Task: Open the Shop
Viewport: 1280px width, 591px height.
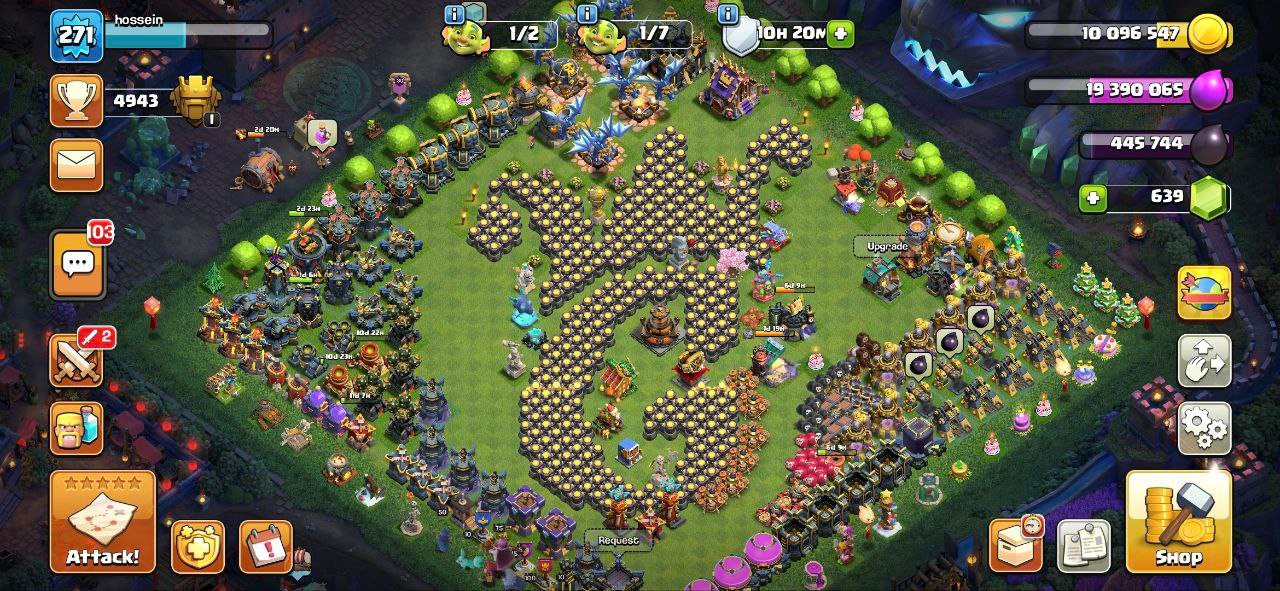Action: (x=1178, y=521)
